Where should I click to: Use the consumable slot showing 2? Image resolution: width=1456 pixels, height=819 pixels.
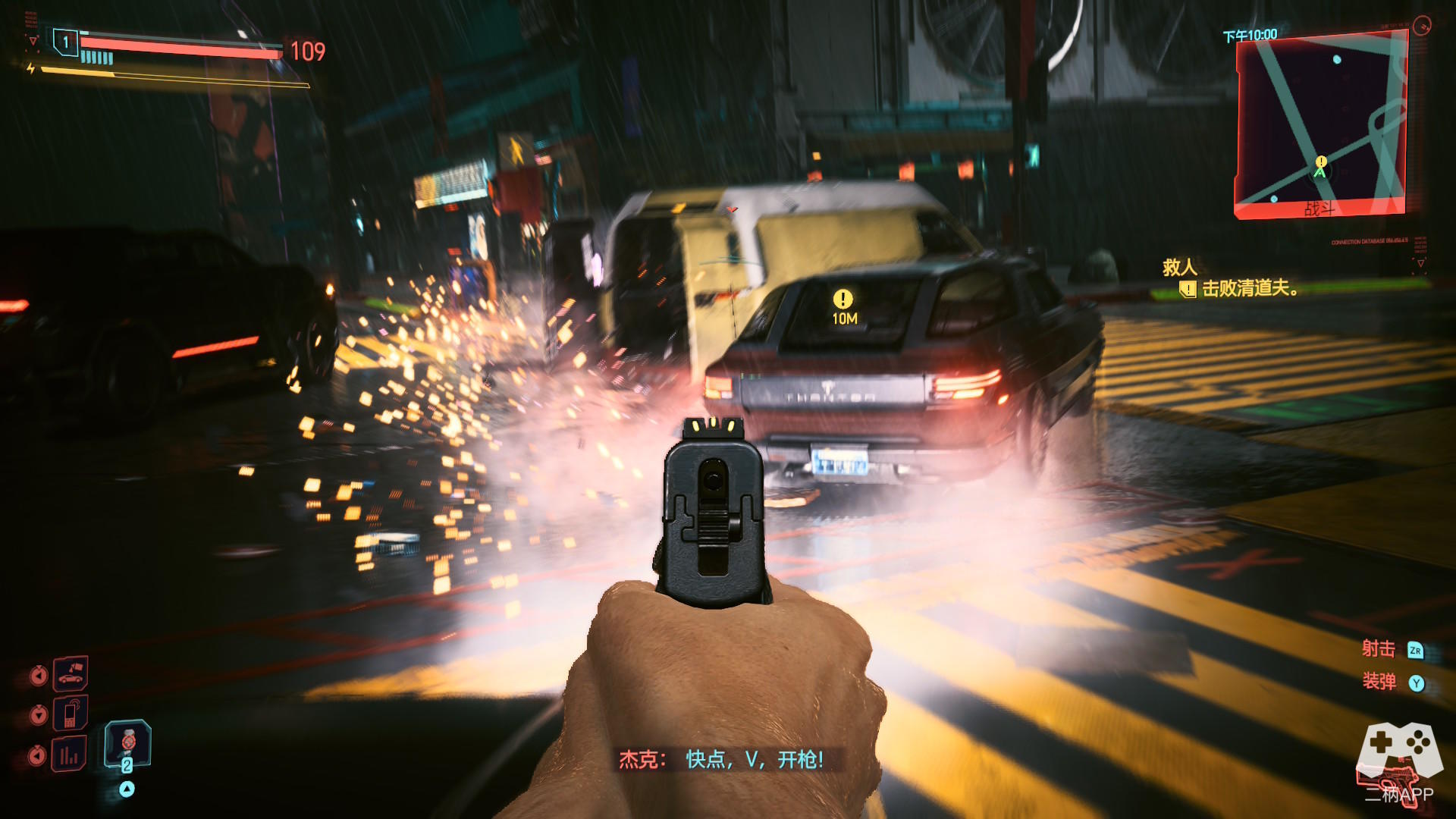click(x=127, y=745)
